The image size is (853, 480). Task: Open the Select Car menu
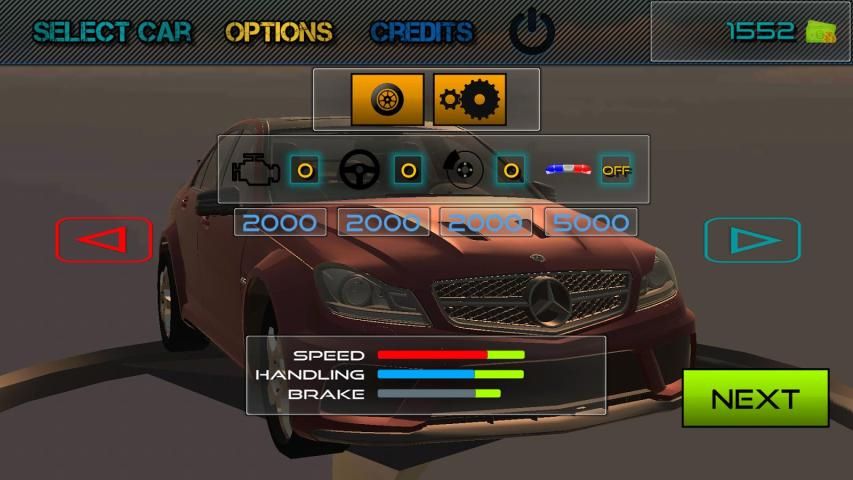[x=112, y=32]
